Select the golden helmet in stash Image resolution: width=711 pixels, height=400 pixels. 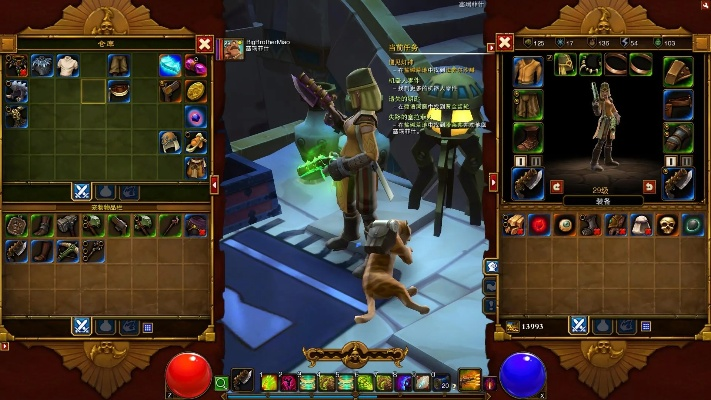click(x=170, y=142)
